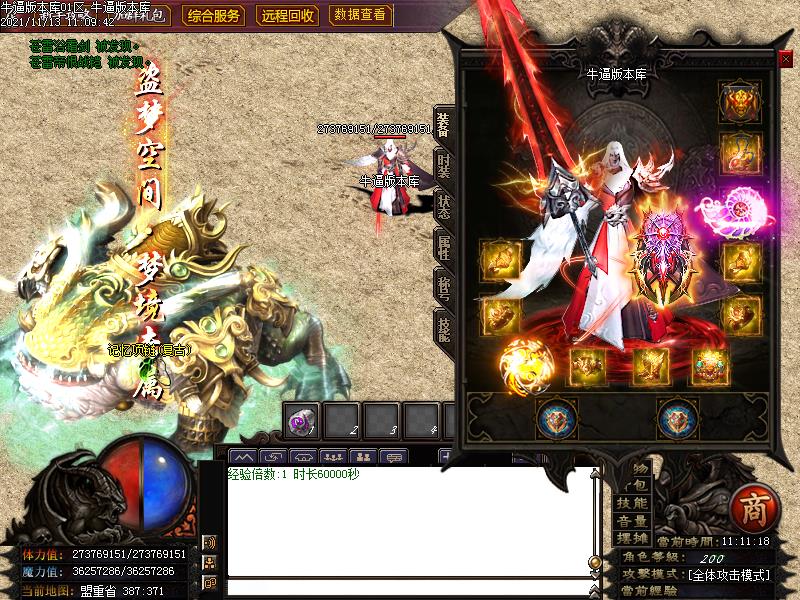This screenshot has width=800, height=600.
Task: Switch to the 时装 fashion tab
Action: (443, 166)
